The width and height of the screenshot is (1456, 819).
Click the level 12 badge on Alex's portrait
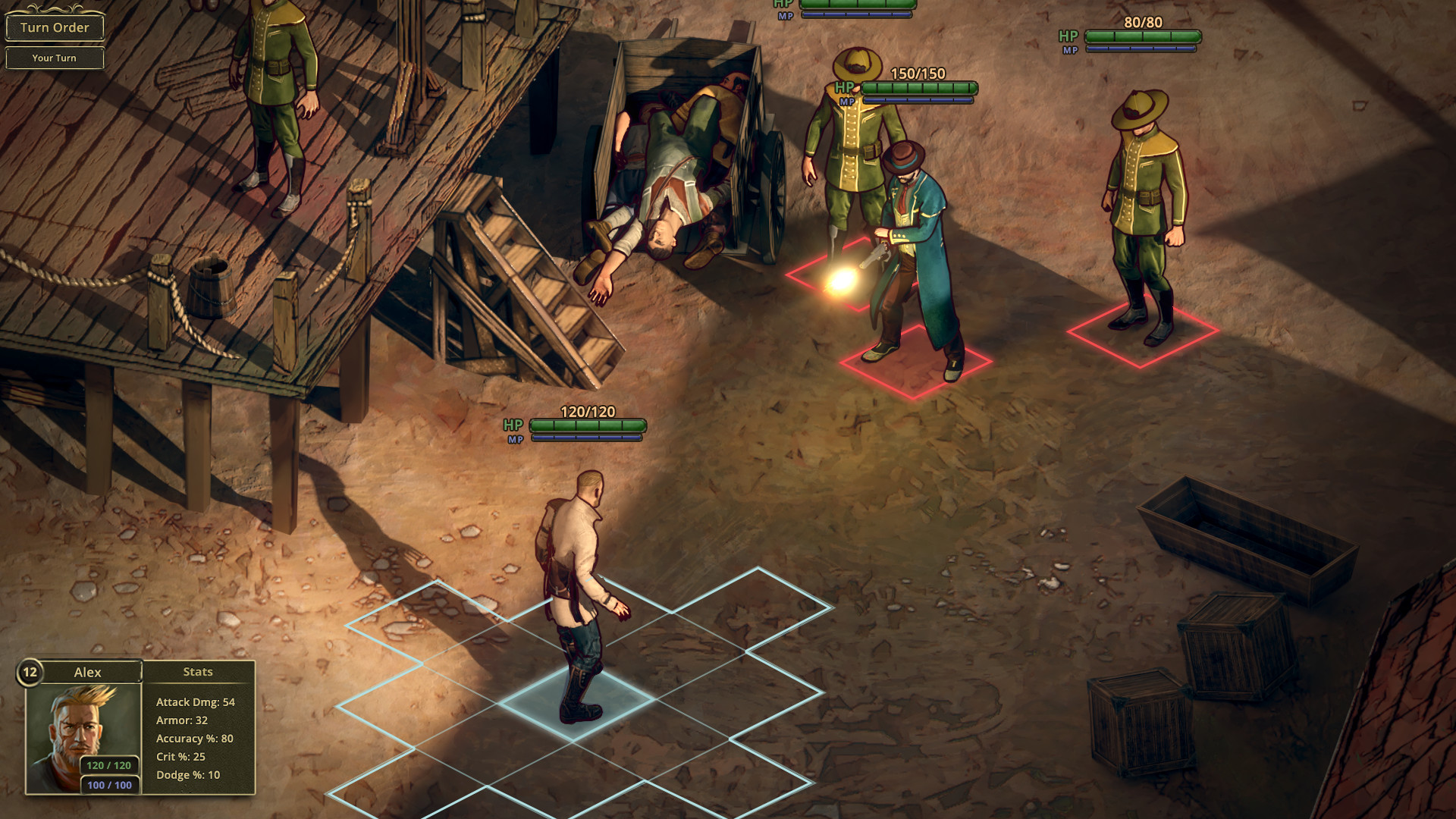(x=29, y=671)
